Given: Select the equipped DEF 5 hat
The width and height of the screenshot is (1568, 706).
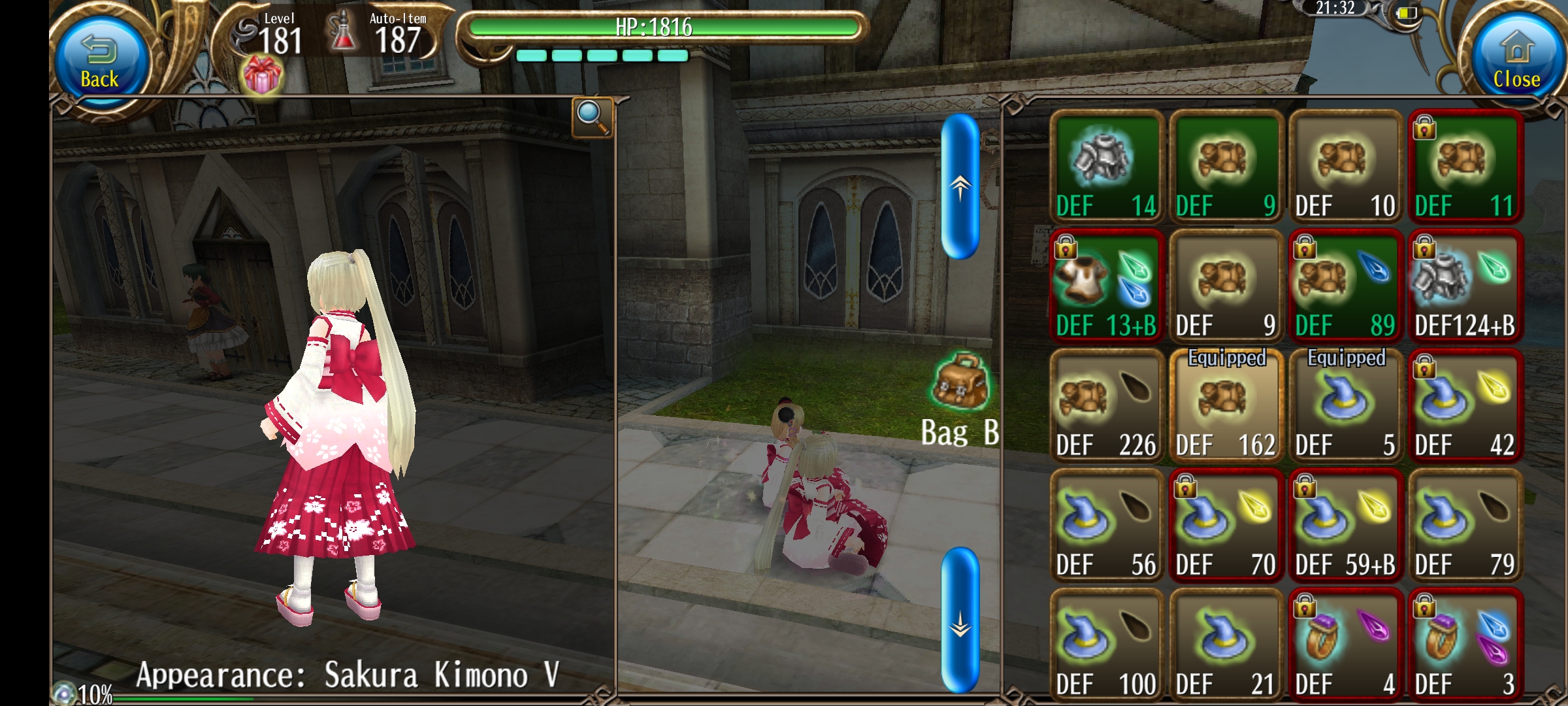Looking at the screenshot, I should 1345,406.
